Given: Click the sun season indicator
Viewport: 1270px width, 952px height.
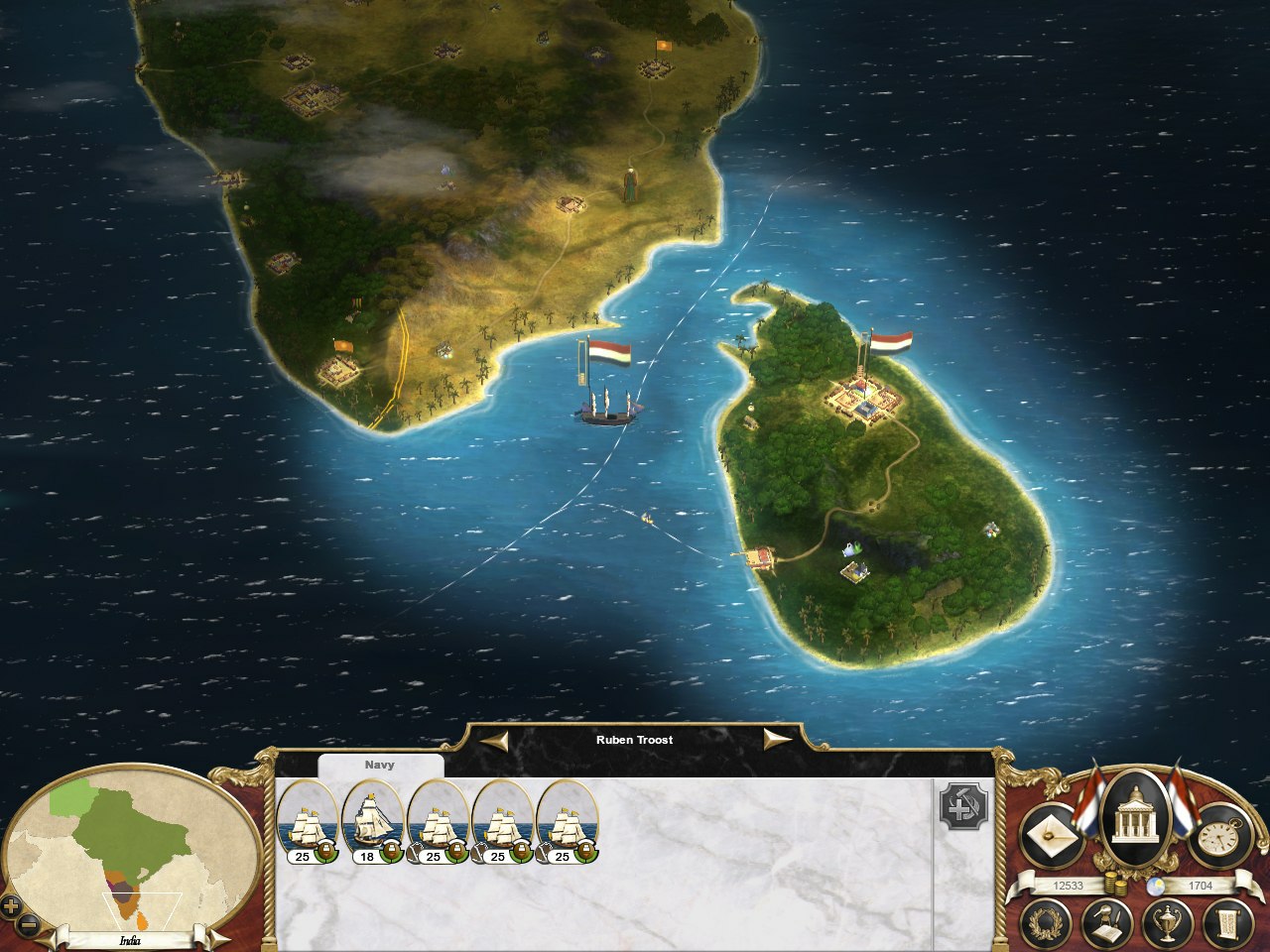Looking at the screenshot, I should pos(1155,886).
